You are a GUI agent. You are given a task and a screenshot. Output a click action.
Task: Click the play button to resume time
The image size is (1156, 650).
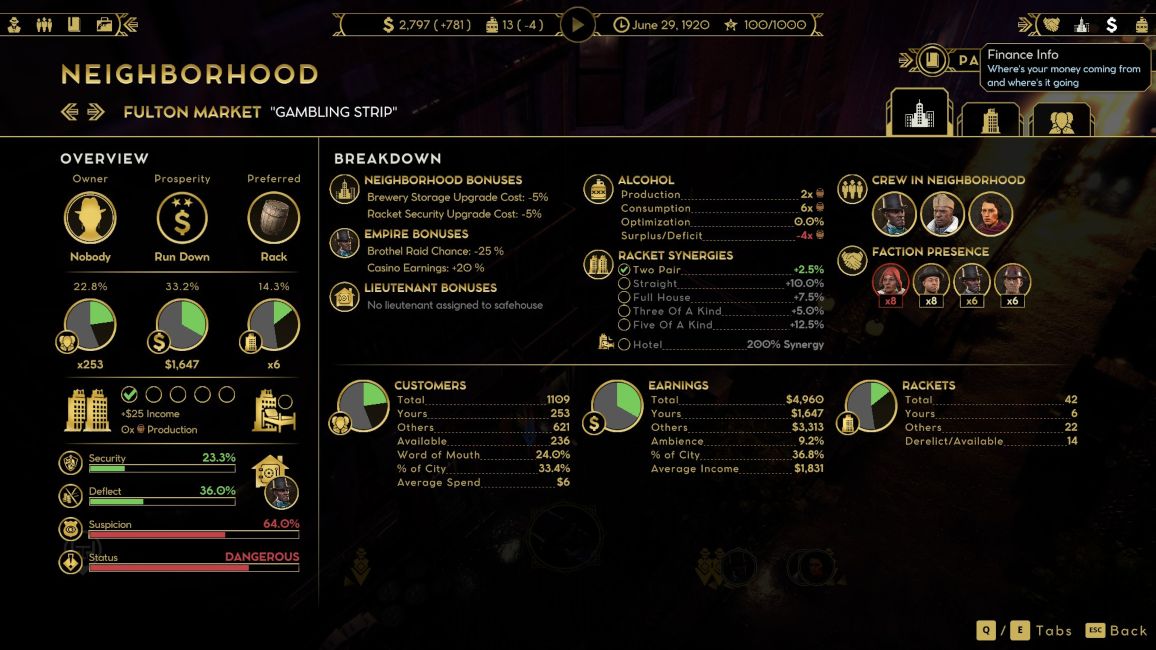(x=577, y=24)
